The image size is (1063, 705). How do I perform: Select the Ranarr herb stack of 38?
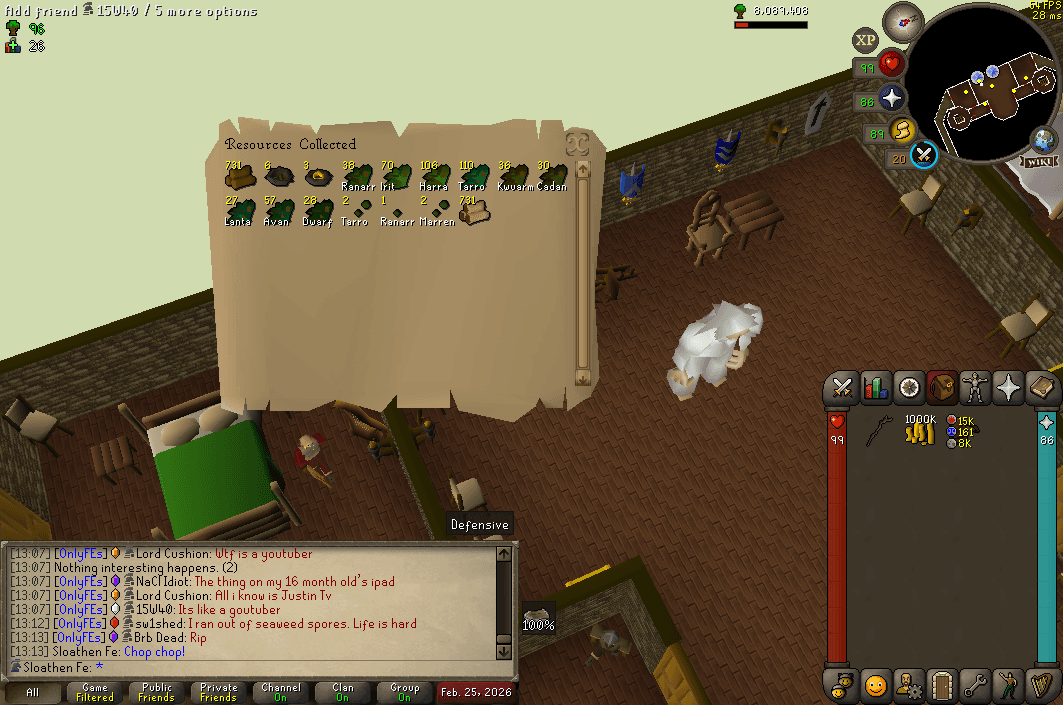point(357,179)
